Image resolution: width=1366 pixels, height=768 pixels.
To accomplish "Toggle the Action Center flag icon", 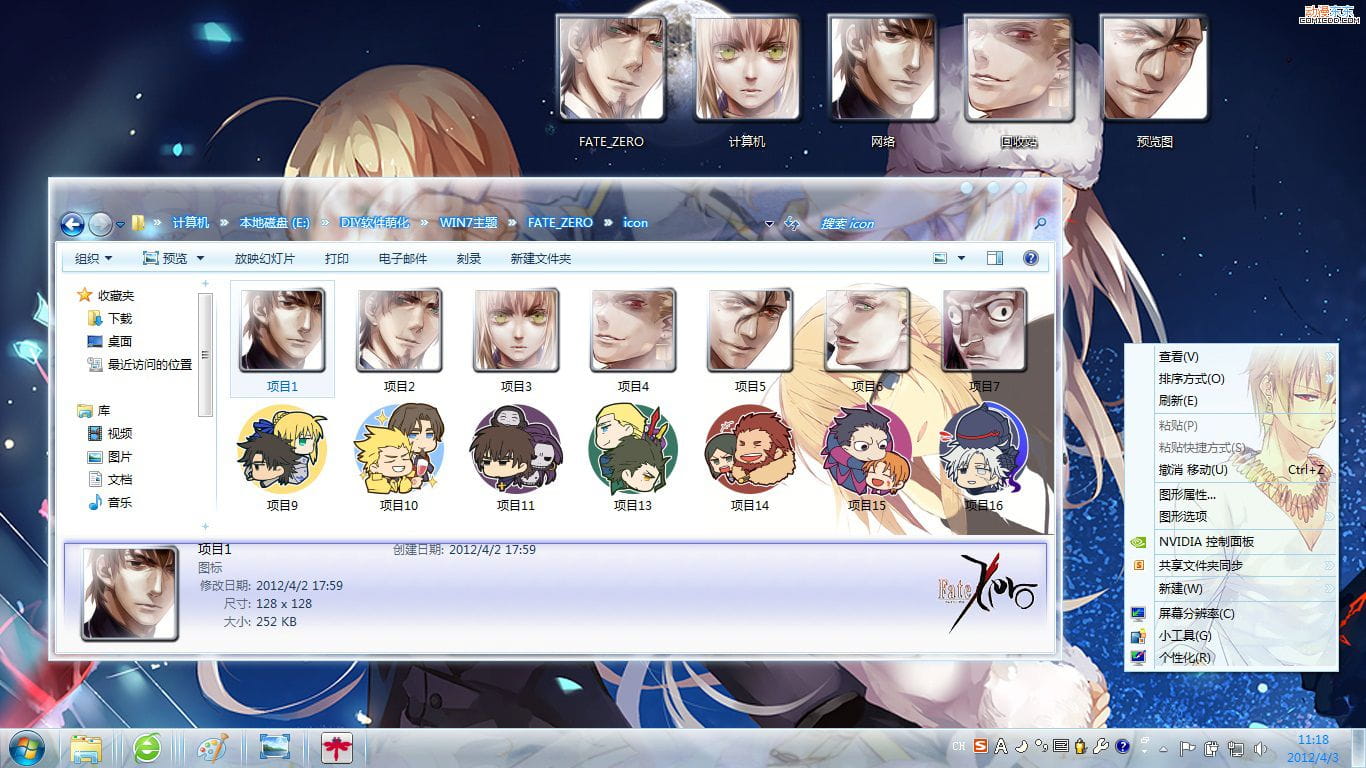I will click(x=1188, y=747).
